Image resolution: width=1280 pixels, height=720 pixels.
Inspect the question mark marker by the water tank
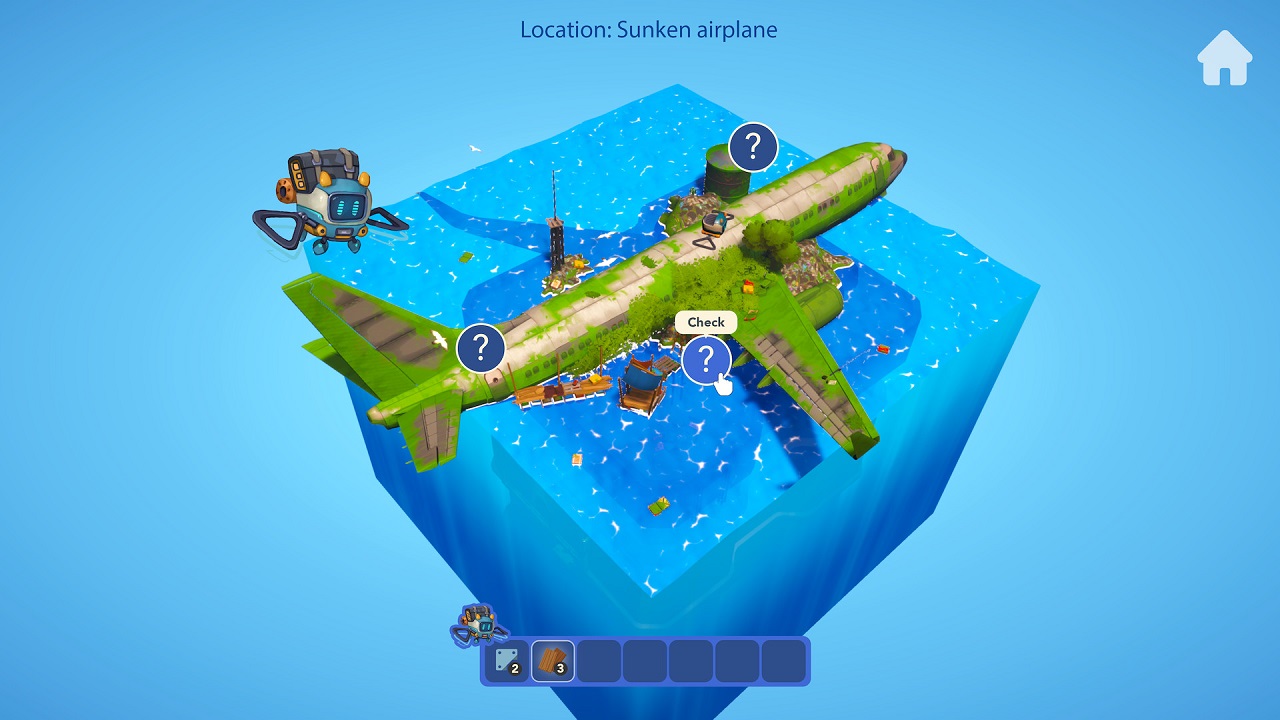753,148
